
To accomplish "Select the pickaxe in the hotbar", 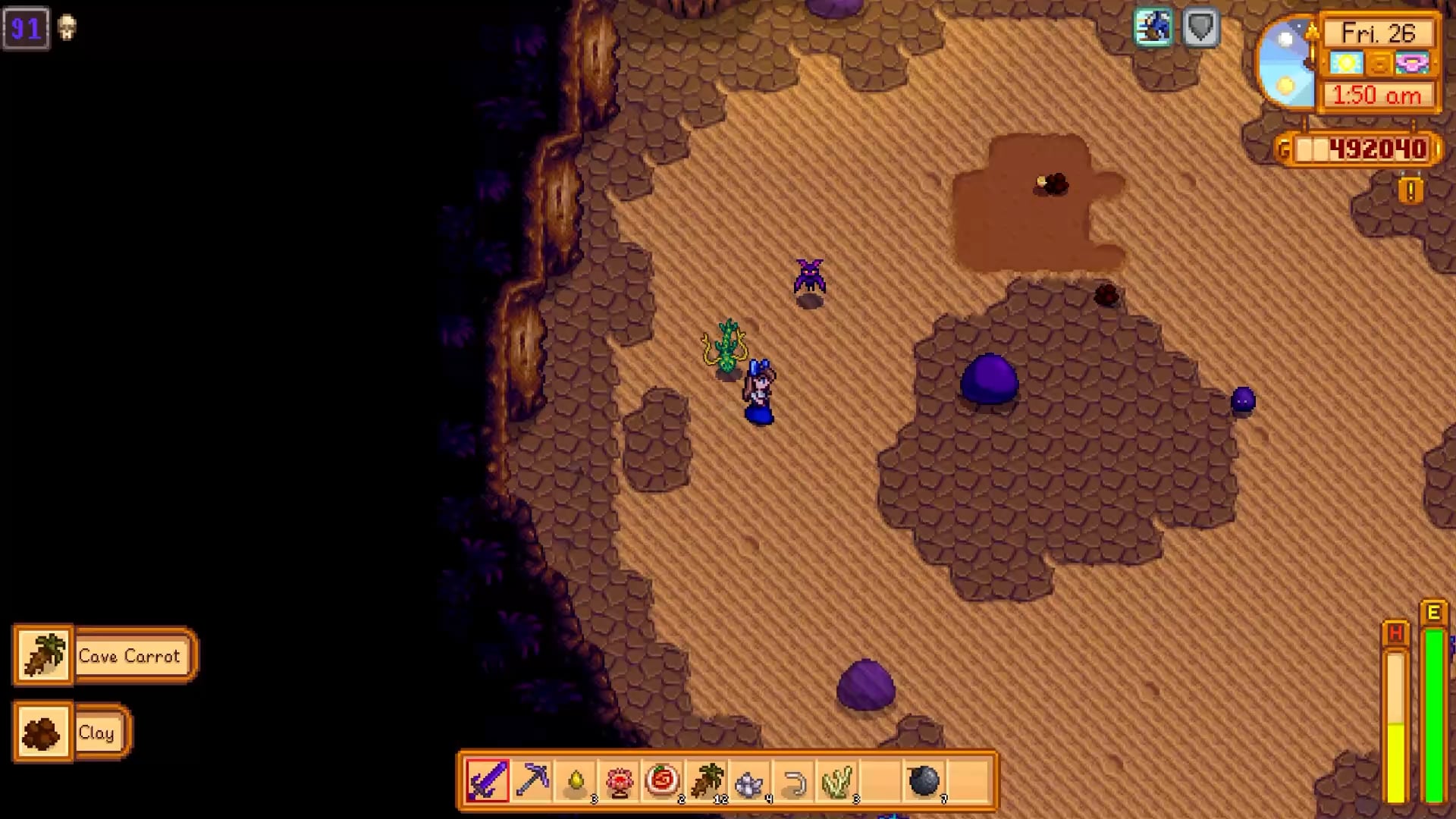I will pos(532,780).
